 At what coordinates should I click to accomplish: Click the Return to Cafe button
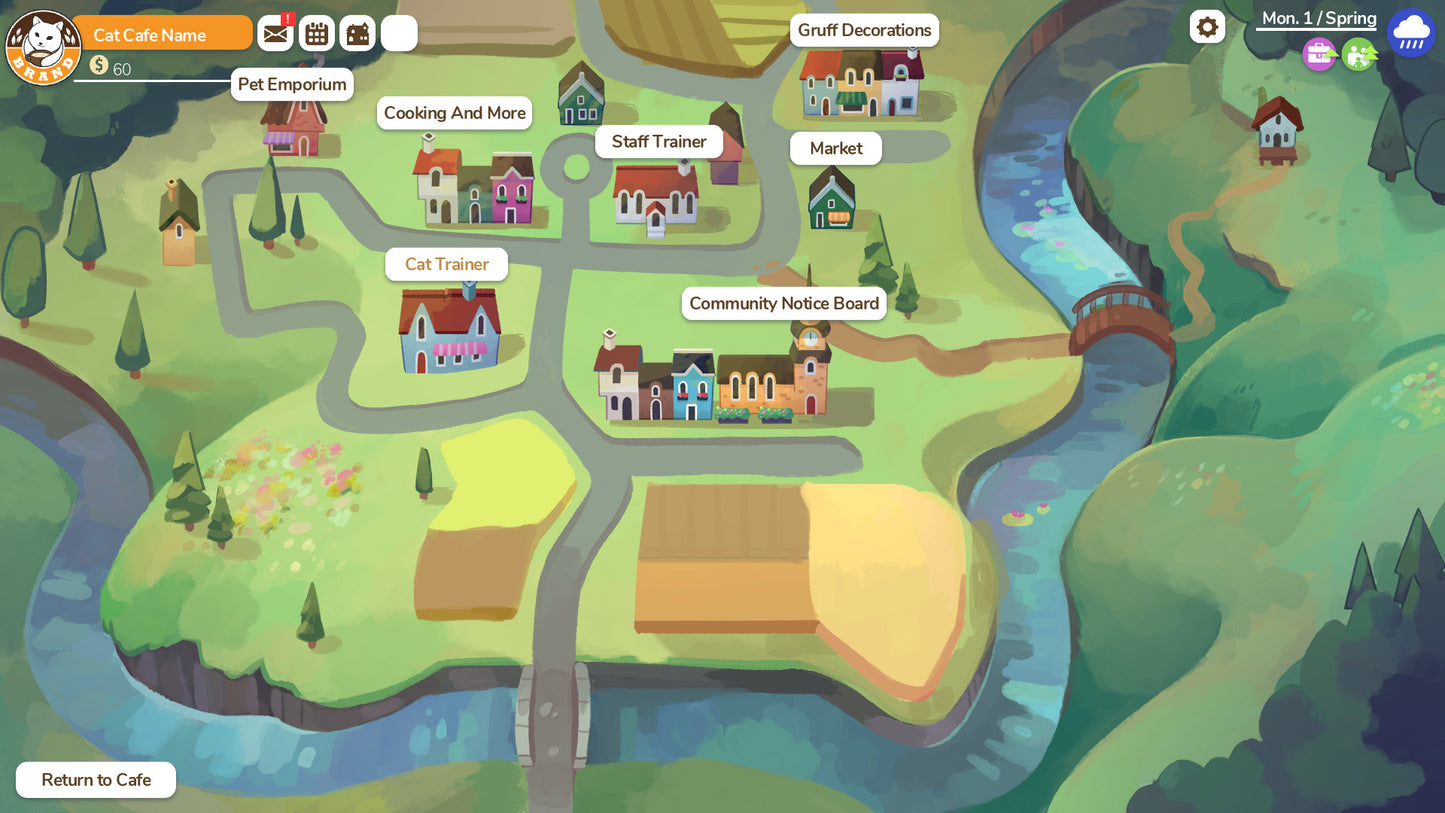pyautogui.click(x=95, y=779)
